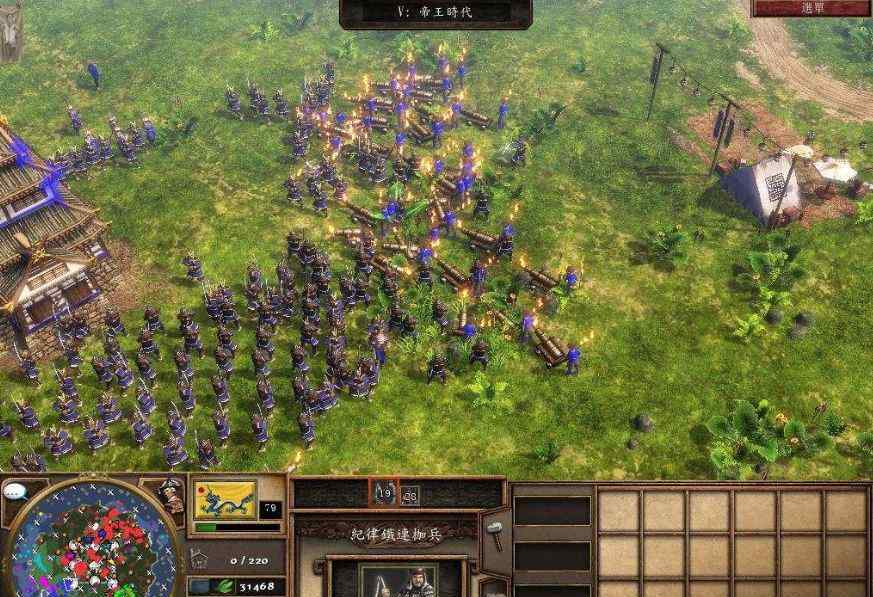Select the unit group of 28
Image resolution: width=873 pixels, height=597 pixels.
pos(410,493)
